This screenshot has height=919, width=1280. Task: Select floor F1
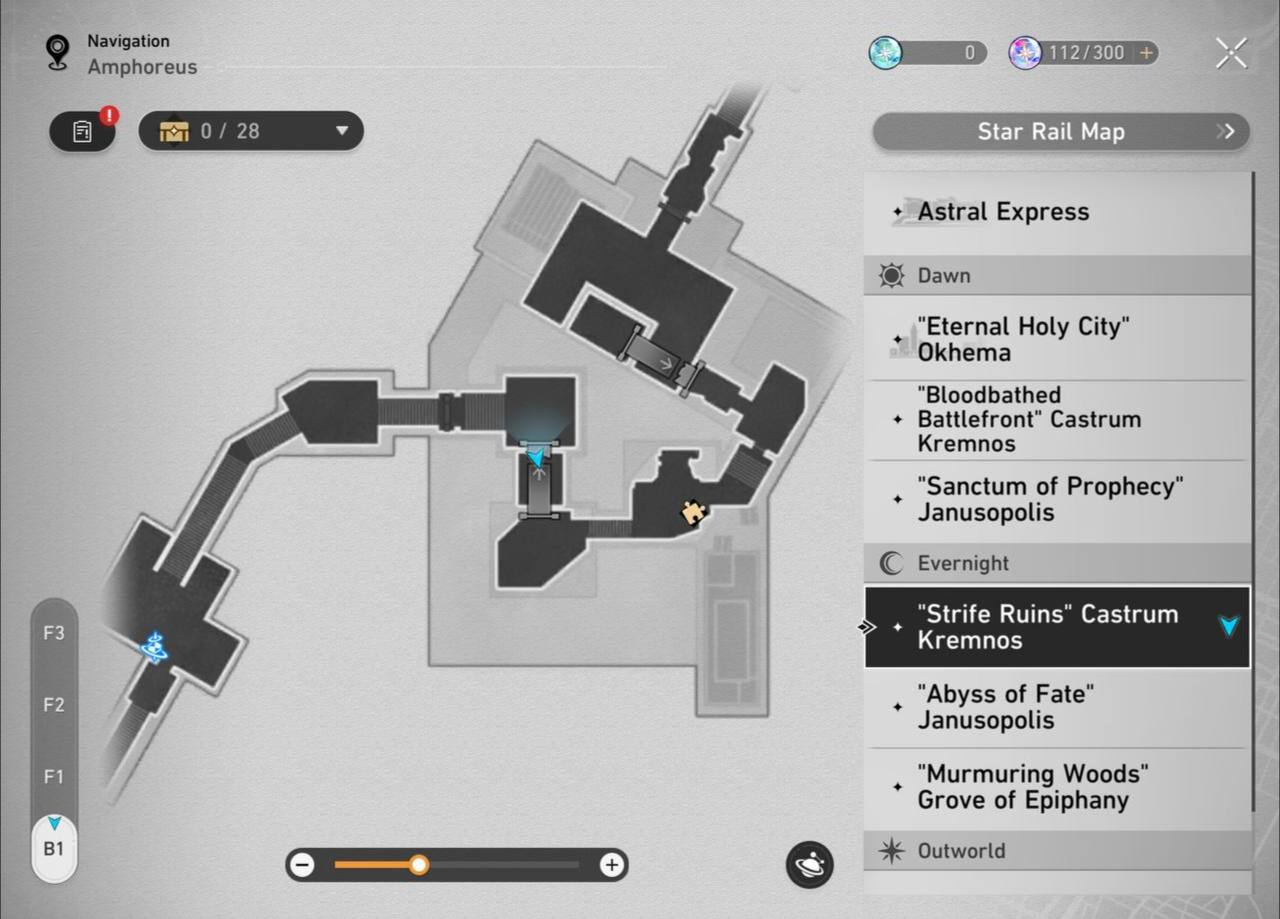click(53, 777)
